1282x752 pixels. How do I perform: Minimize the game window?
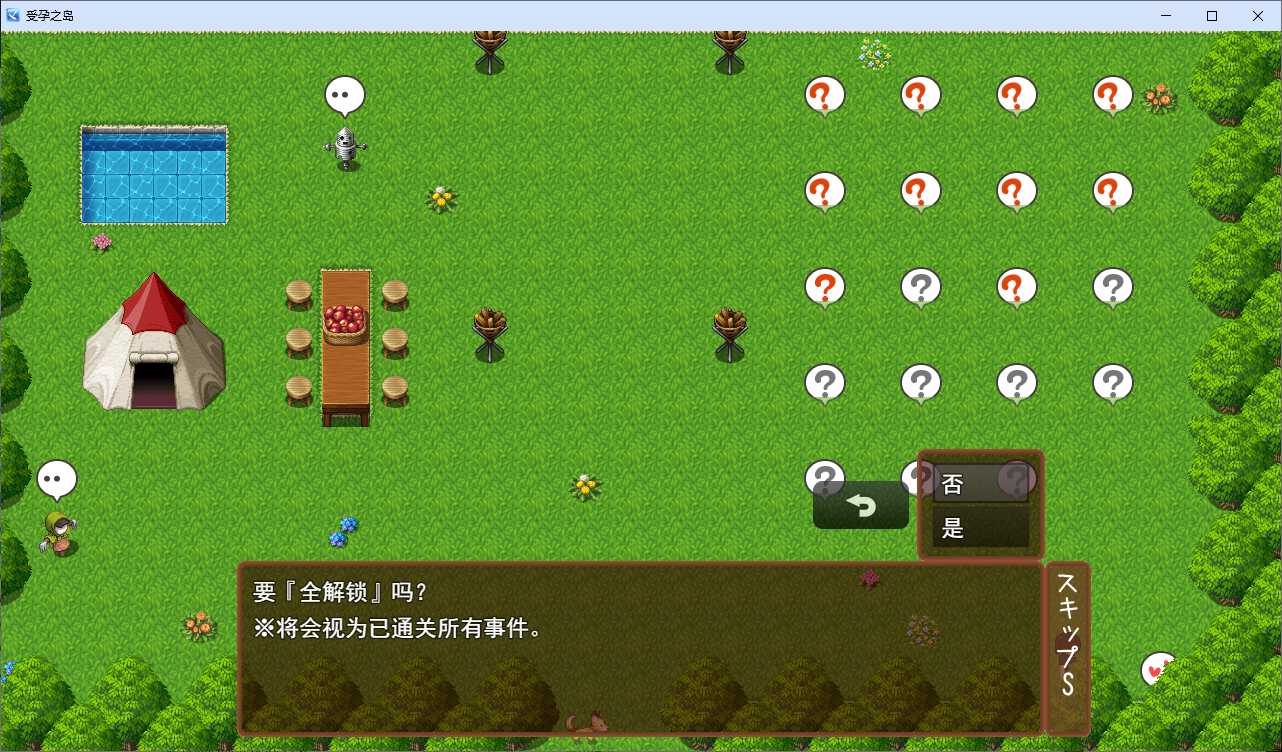pyautogui.click(x=1166, y=16)
